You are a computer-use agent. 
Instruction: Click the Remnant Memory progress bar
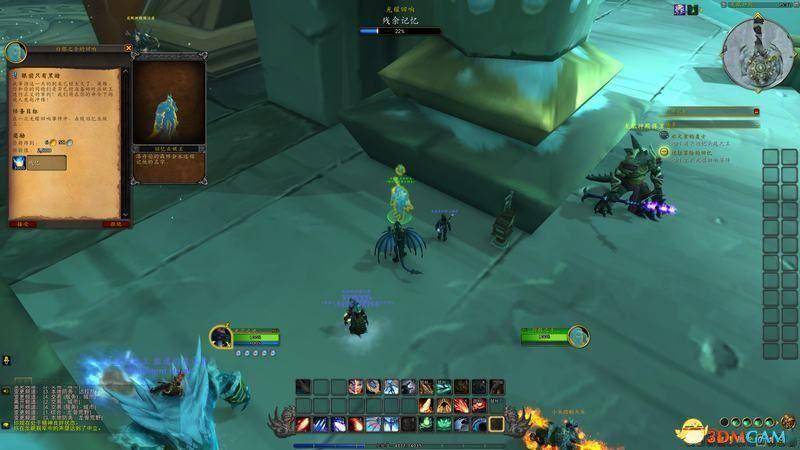pyautogui.click(x=400, y=31)
